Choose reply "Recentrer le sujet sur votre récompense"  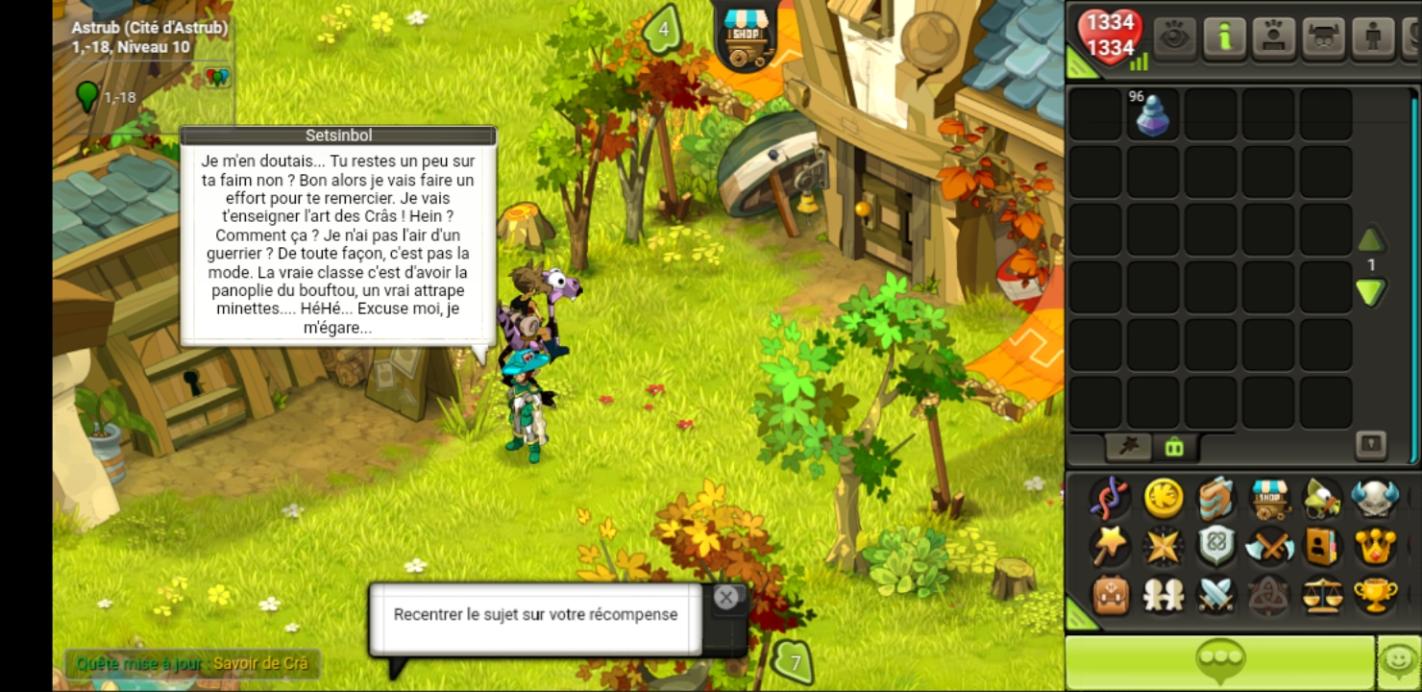click(535, 616)
